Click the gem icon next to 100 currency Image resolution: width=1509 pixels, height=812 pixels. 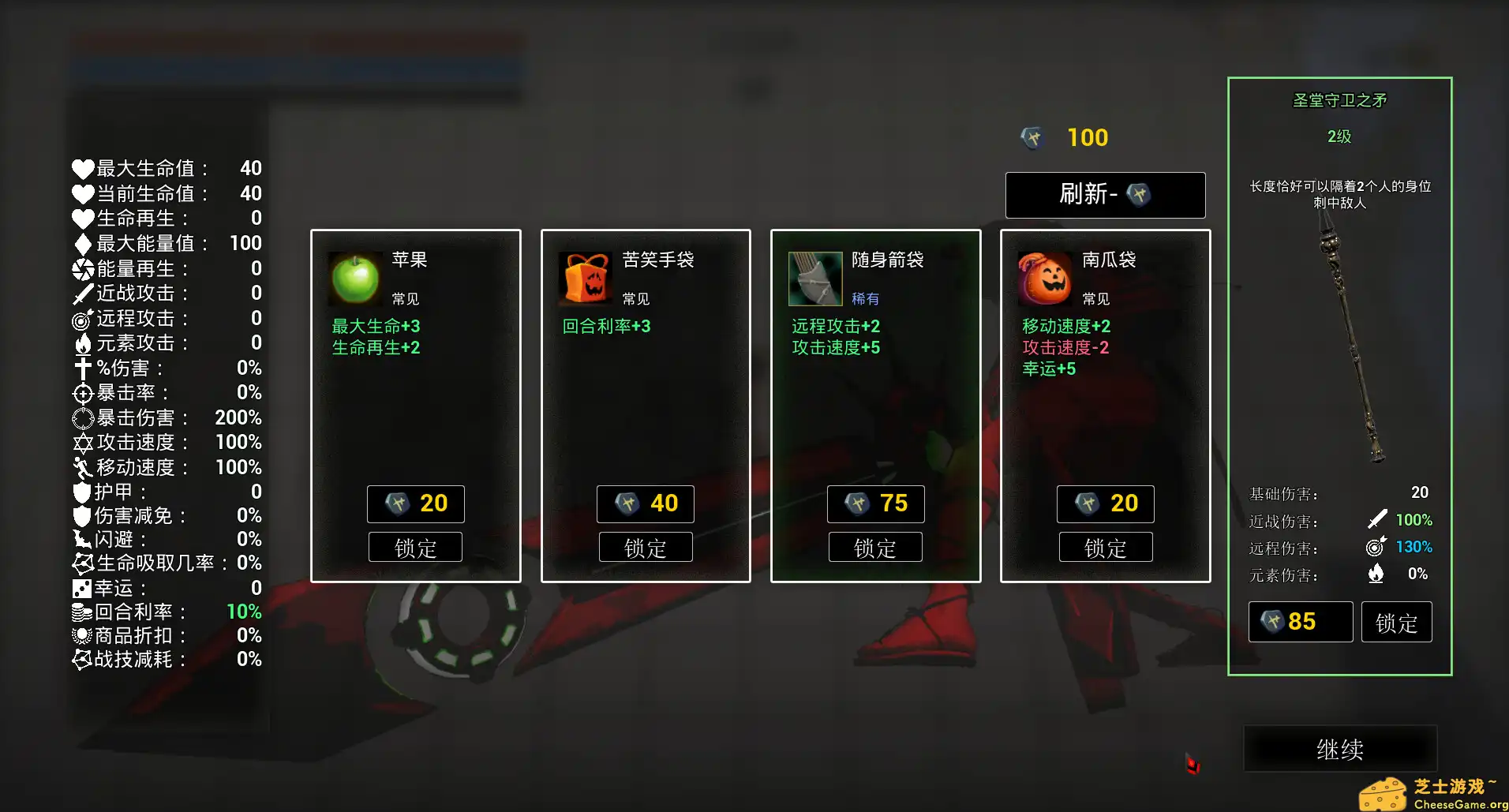[x=1032, y=137]
